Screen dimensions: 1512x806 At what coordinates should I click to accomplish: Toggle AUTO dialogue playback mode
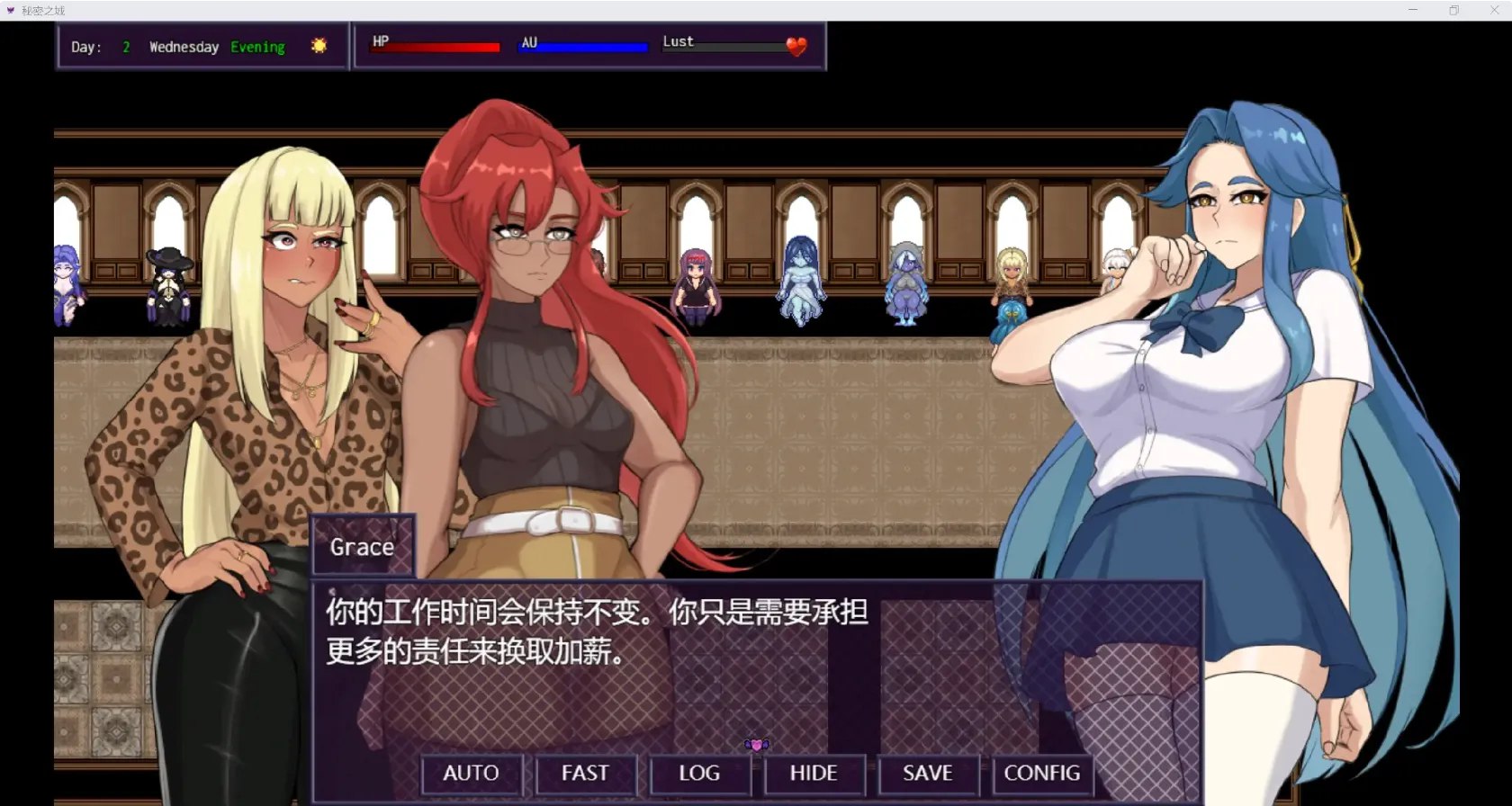471,773
